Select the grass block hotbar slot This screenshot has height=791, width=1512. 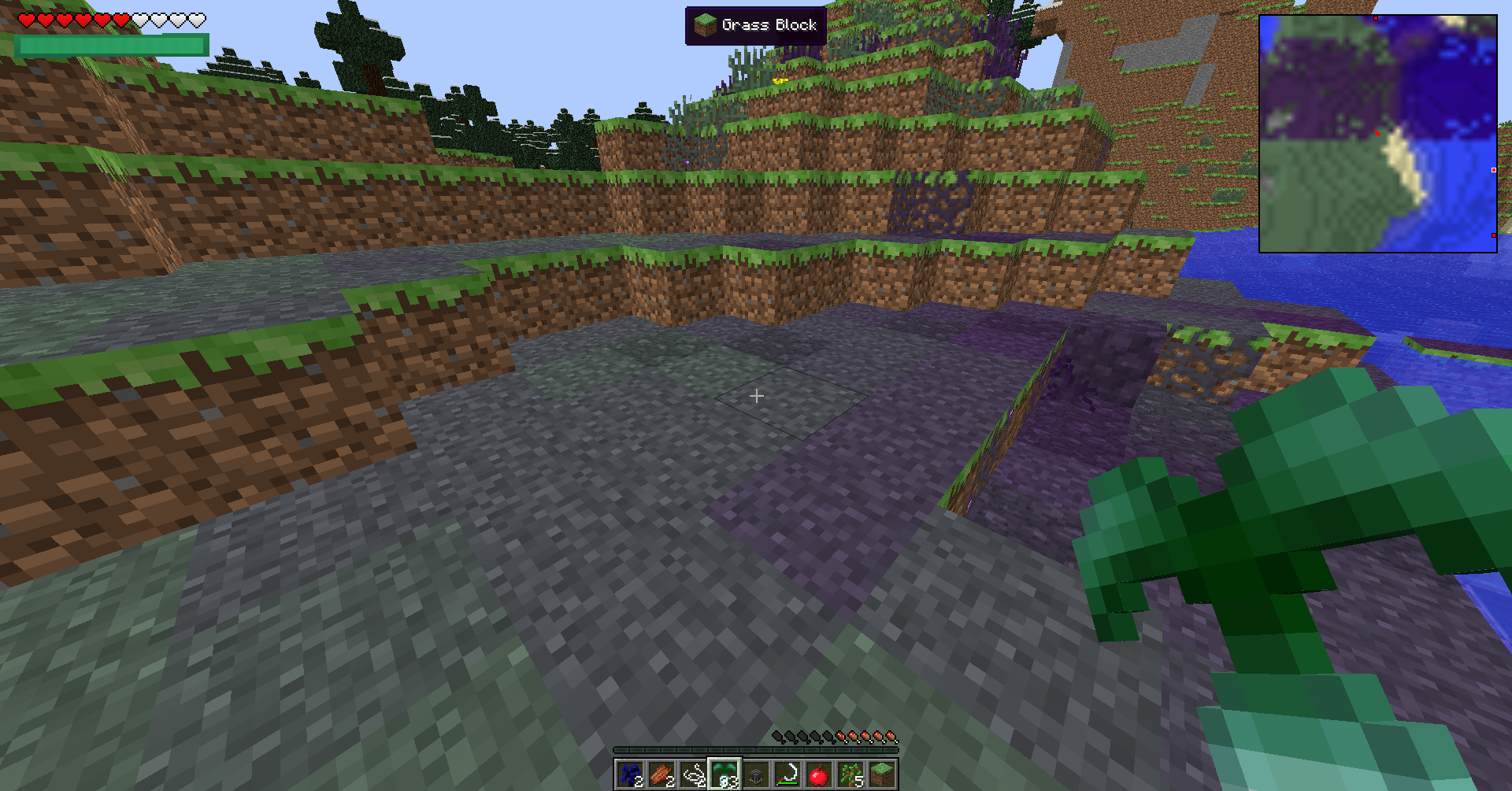882,775
